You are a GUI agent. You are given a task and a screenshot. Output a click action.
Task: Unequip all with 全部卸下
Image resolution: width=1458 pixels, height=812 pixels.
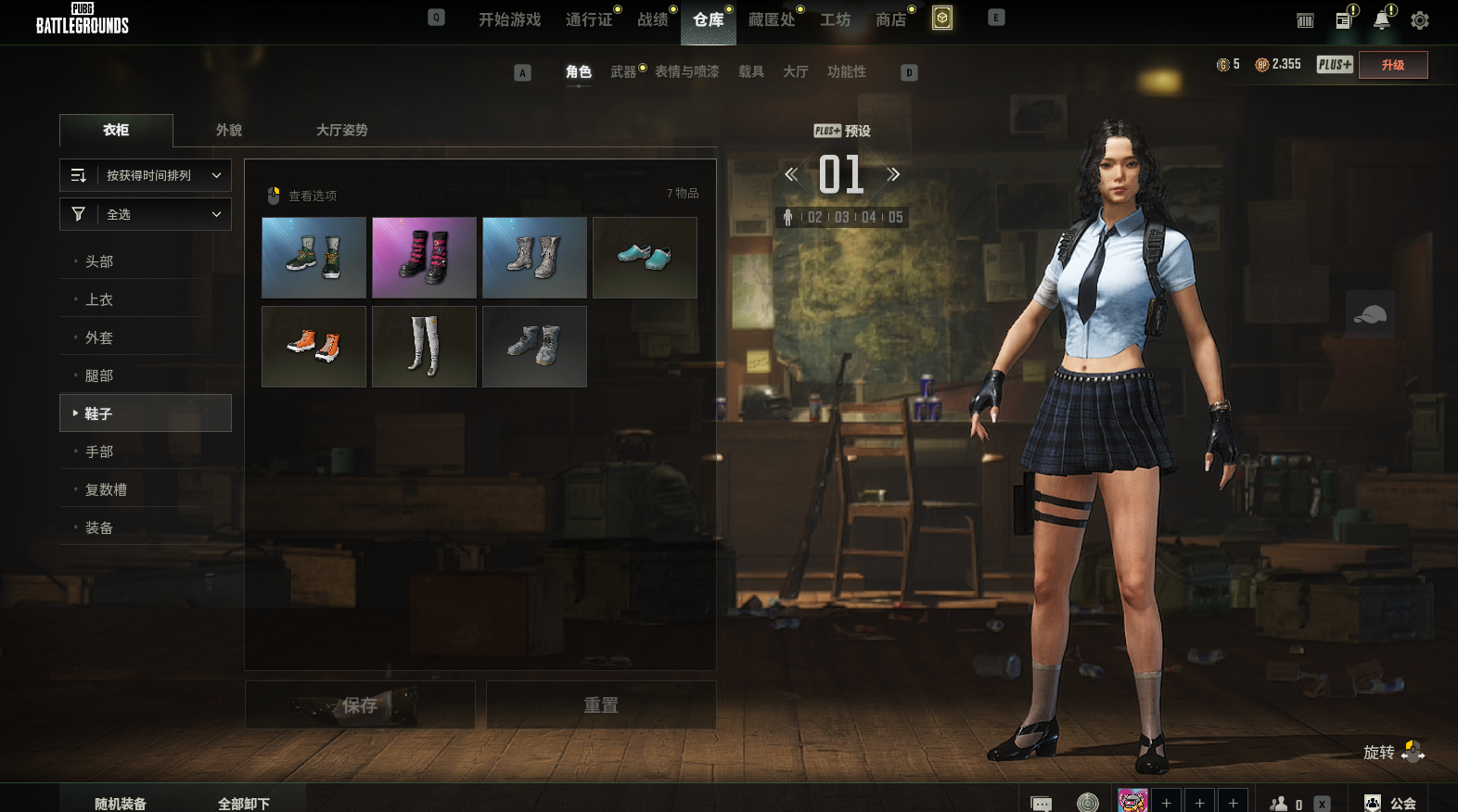[244, 803]
